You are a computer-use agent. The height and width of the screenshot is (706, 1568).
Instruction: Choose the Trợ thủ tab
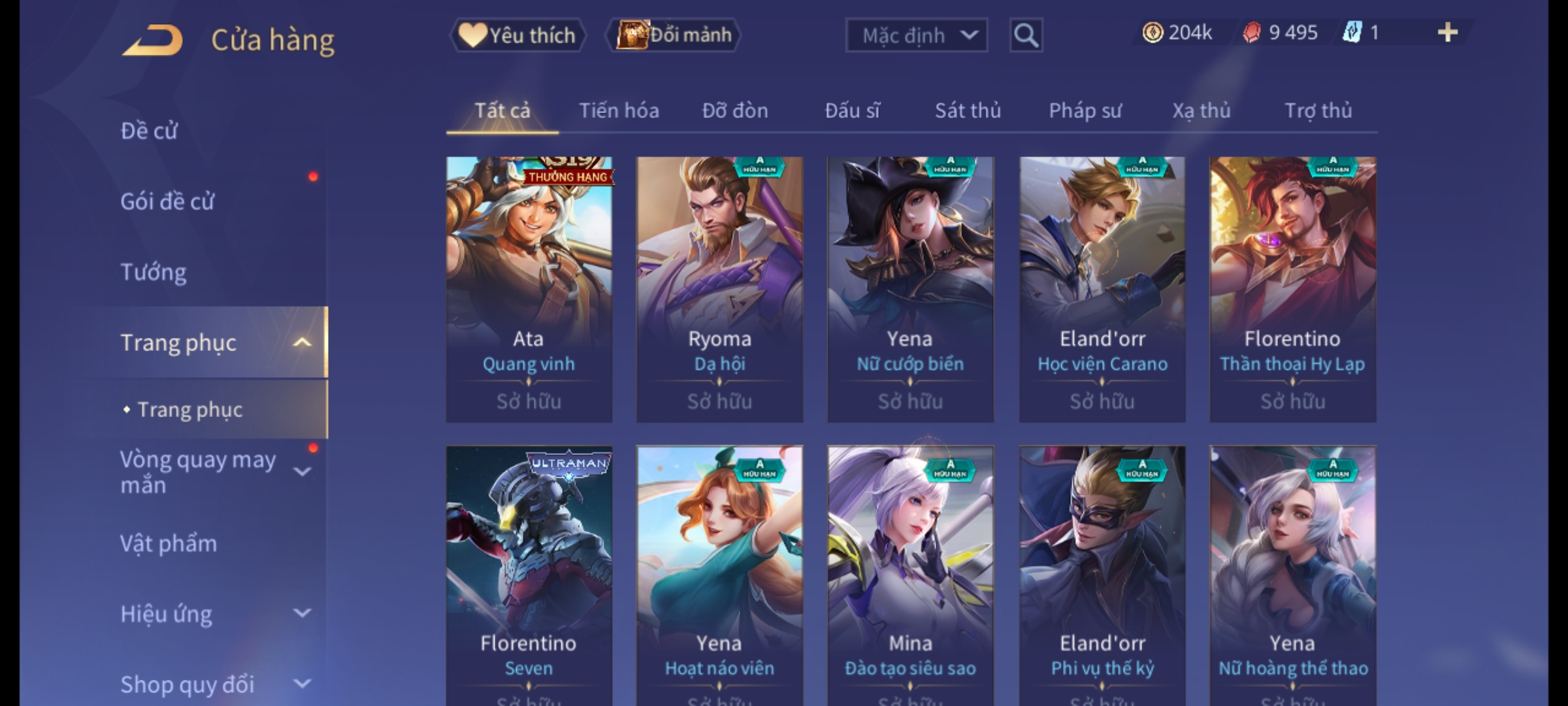pyautogui.click(x=1318, y=111)
